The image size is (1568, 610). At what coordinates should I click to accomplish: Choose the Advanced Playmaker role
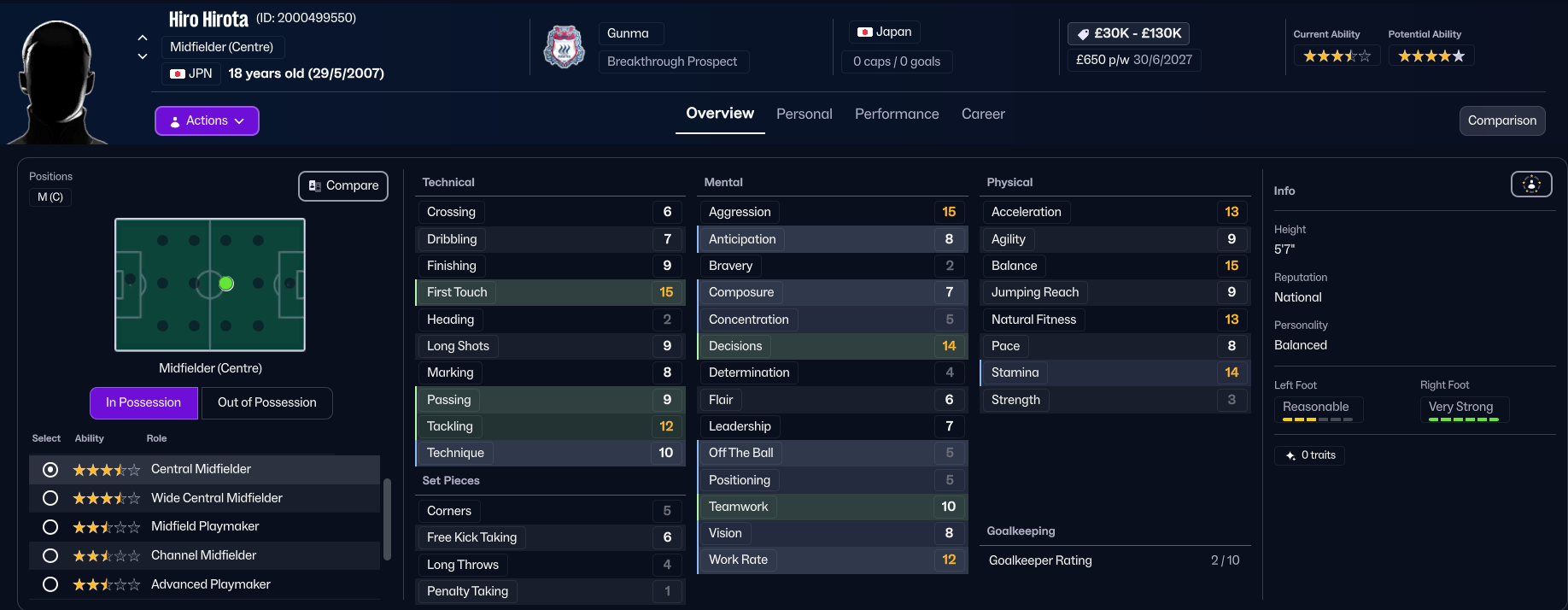coord(50,584)
